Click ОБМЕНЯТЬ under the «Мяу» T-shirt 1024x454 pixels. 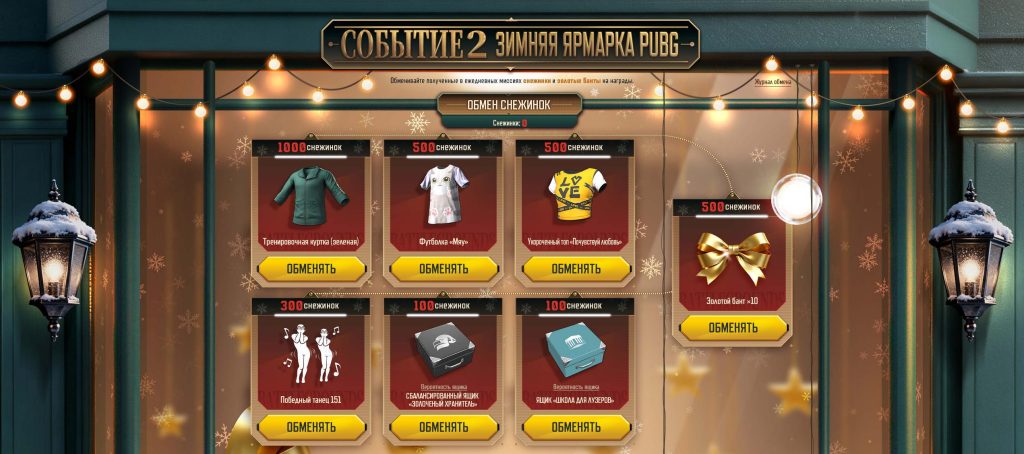443,268
